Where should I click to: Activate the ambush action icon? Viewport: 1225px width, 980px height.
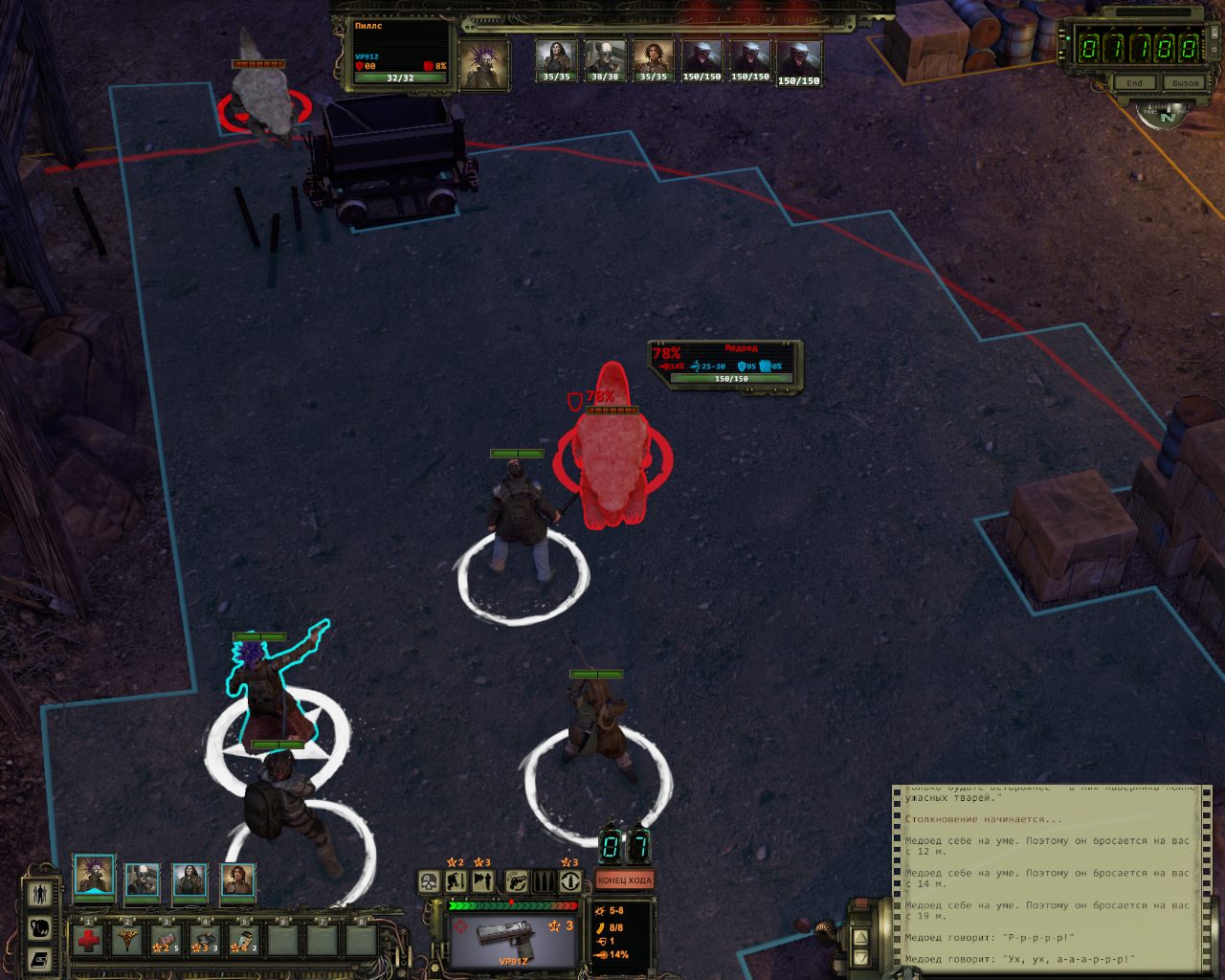[x=483, y=881]
